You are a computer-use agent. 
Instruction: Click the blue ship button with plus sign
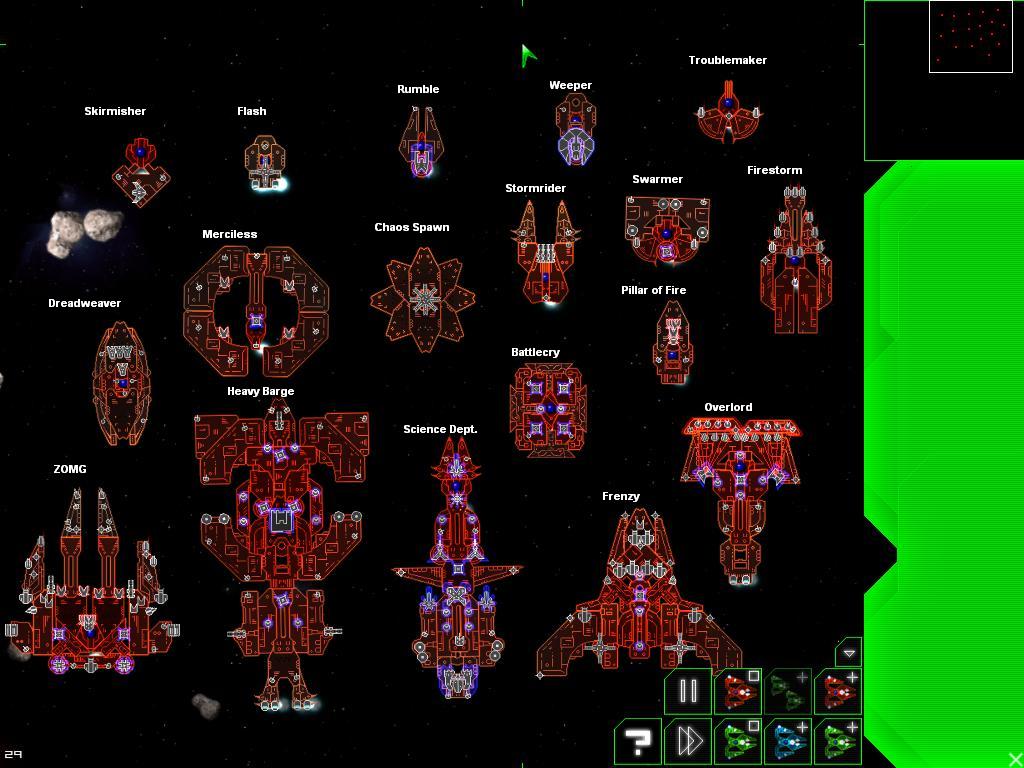(x=788, y=741)
